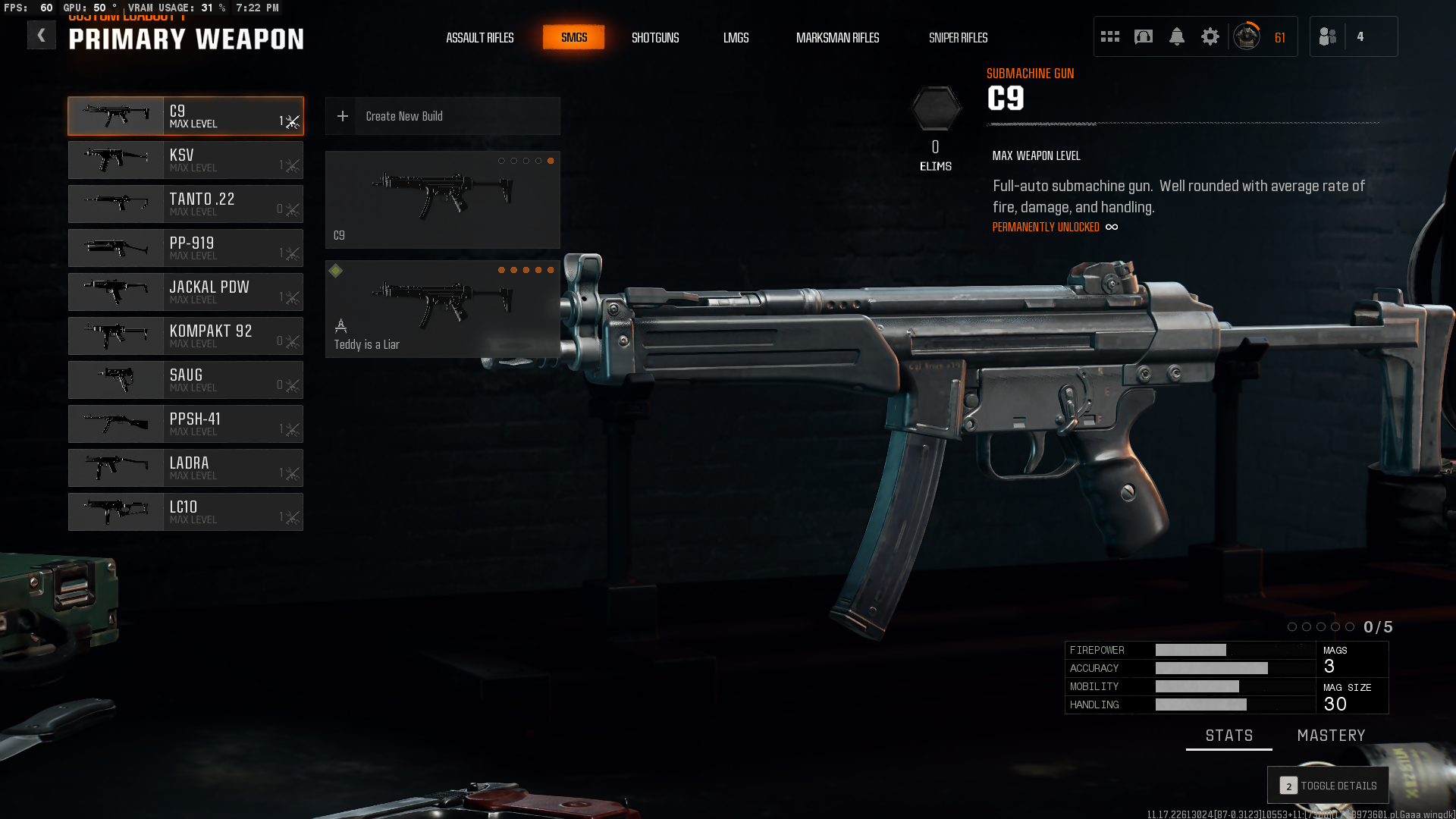Select the Teddy is a Liar build

click(x=442, y=309)
